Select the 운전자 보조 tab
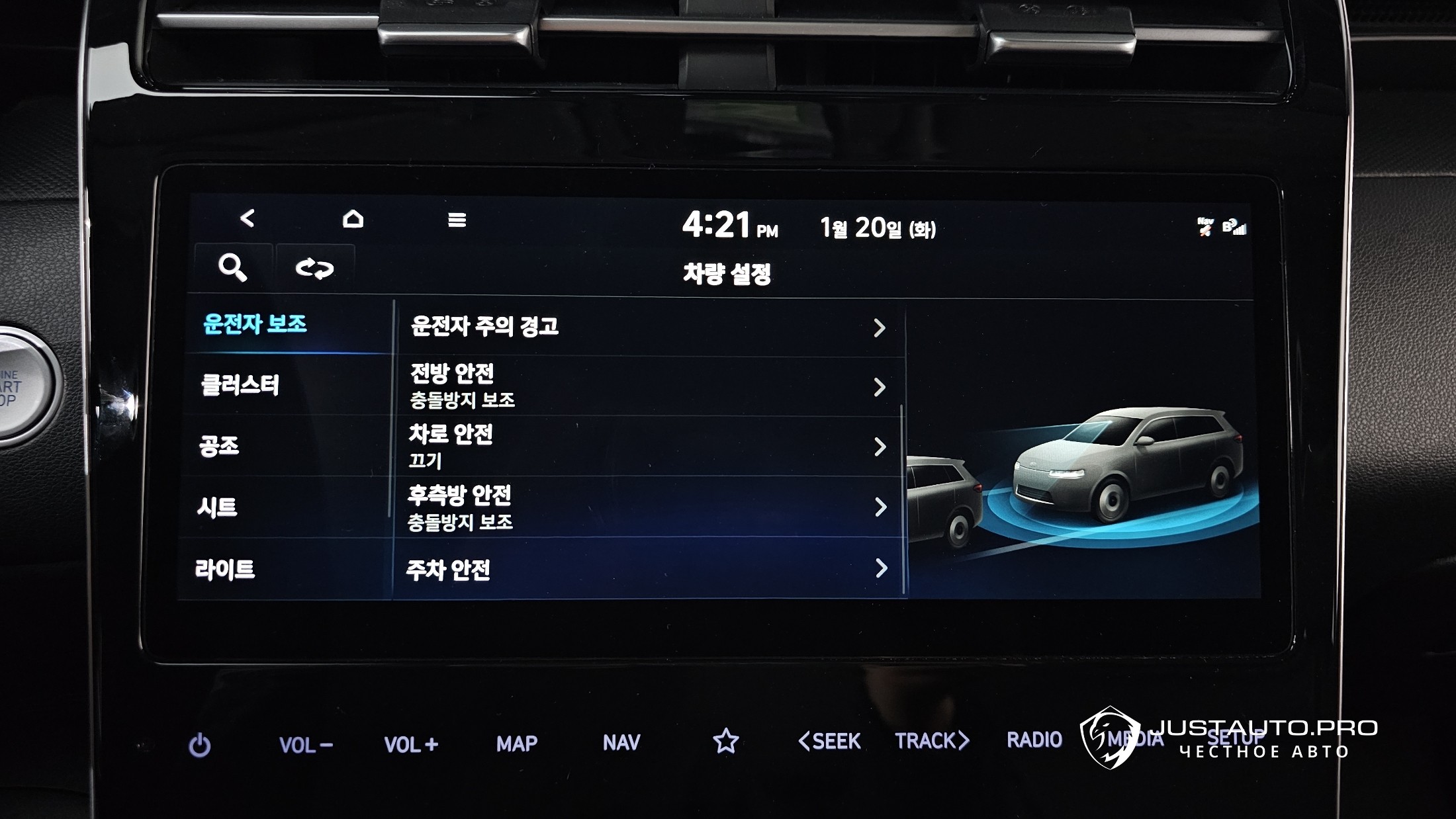The image size is (1456, 819). coord(255,324)
